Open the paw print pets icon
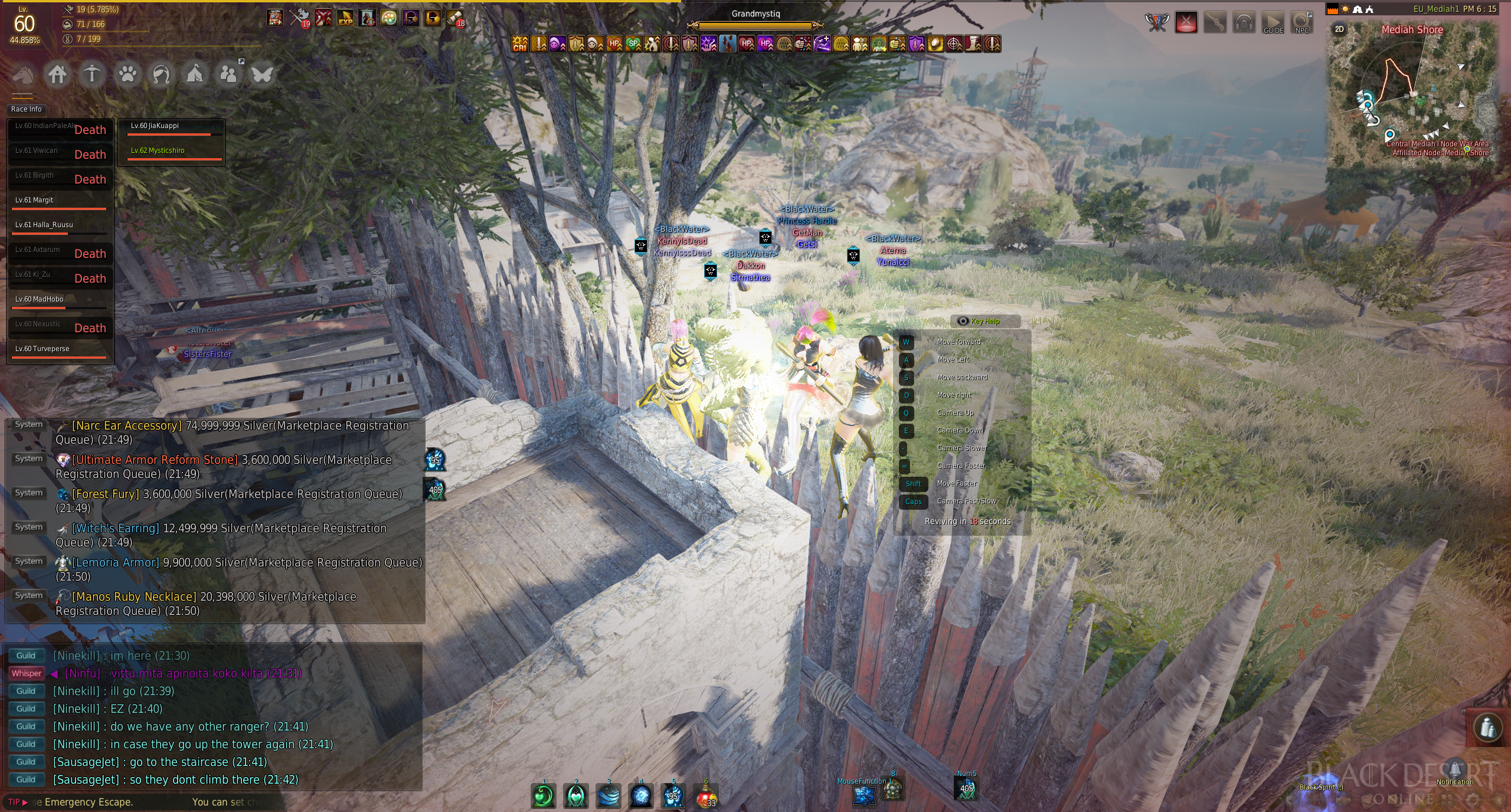Image resolution: width=1511 pixels, height=812 pixels. [x=127, y=75]
